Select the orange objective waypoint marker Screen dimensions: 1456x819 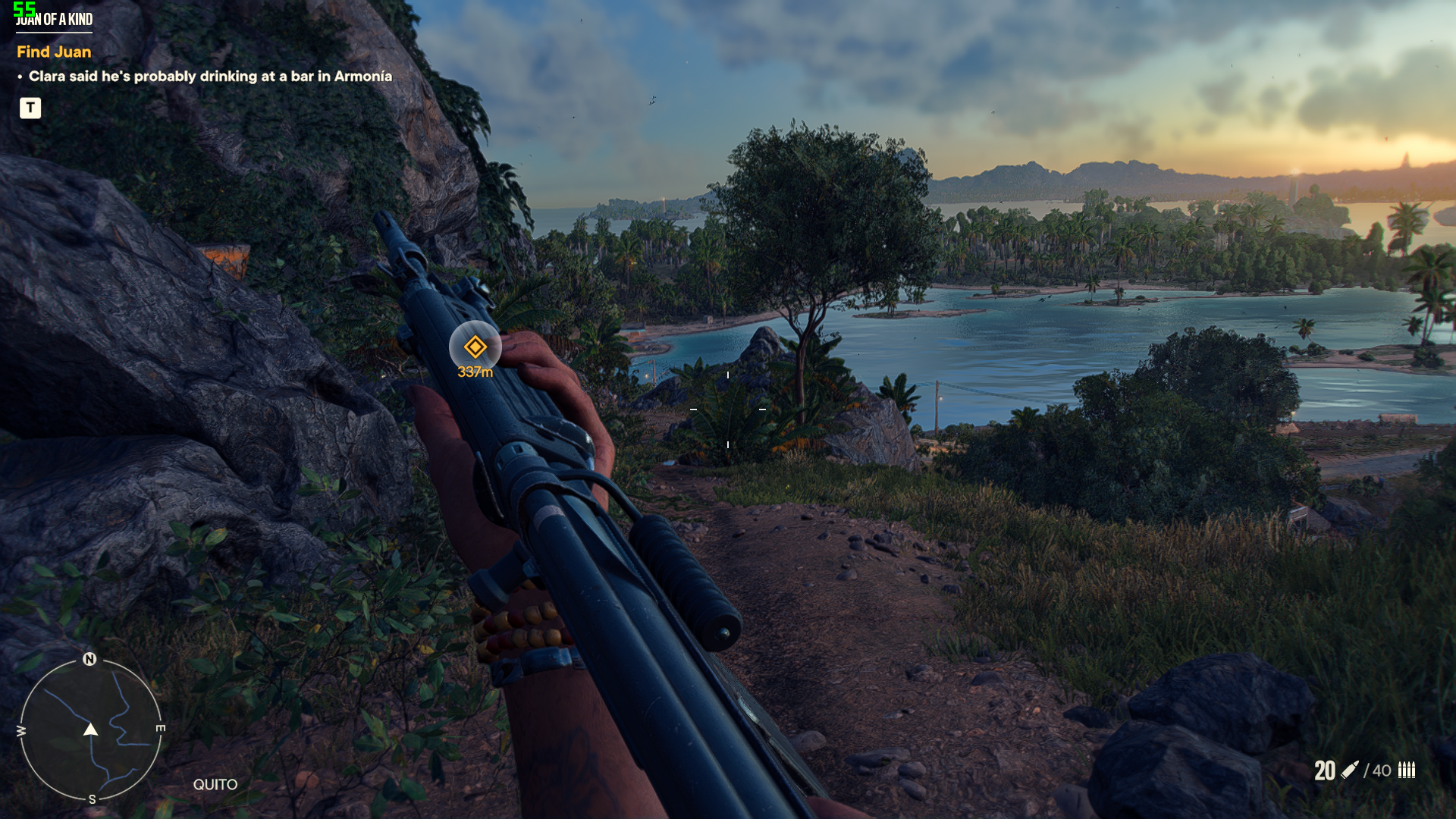coord(475,347)
